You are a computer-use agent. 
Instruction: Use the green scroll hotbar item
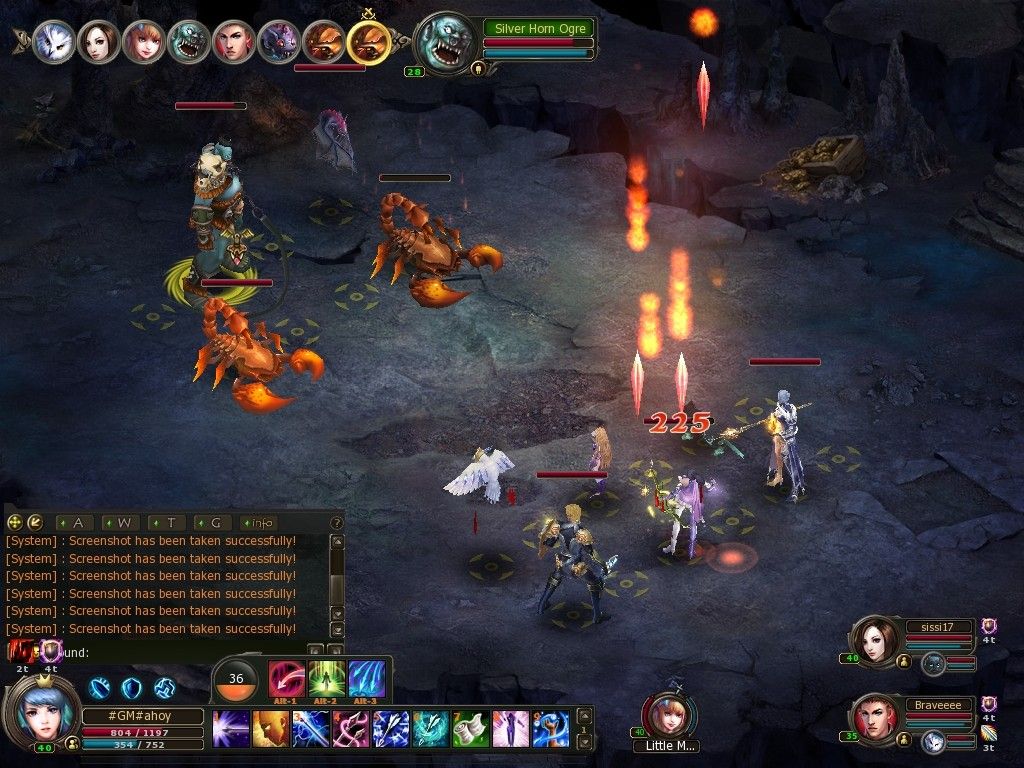[x=470, y=729]
